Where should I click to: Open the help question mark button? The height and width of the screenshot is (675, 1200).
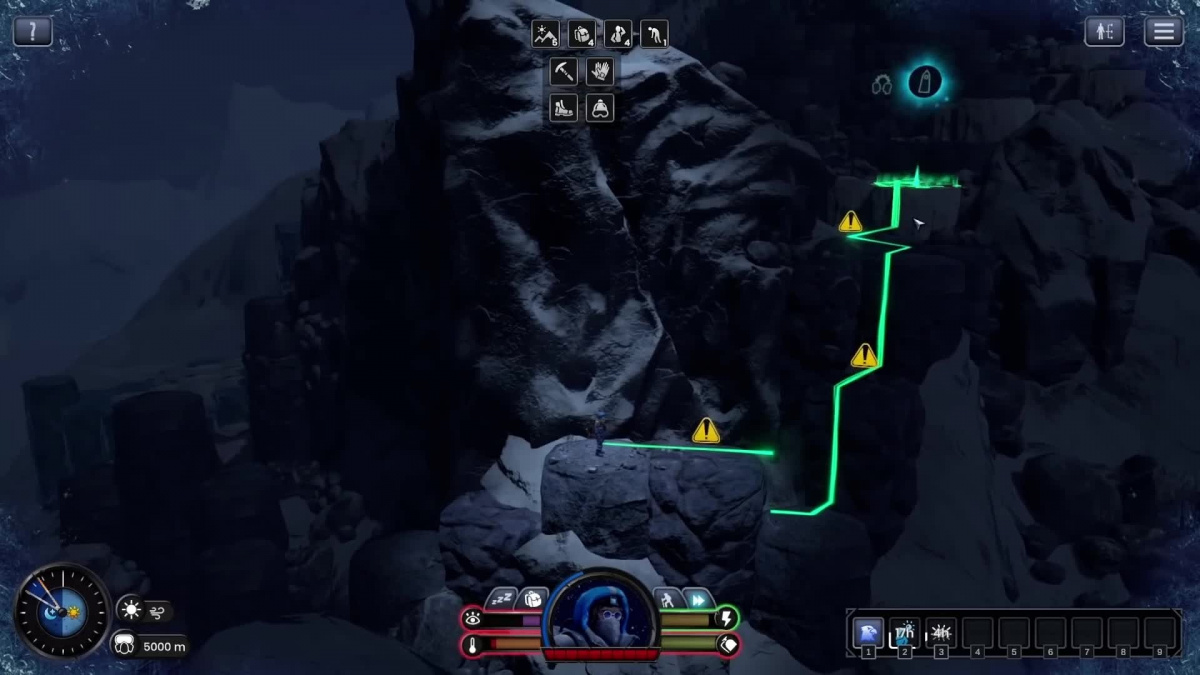click(32, 31)
